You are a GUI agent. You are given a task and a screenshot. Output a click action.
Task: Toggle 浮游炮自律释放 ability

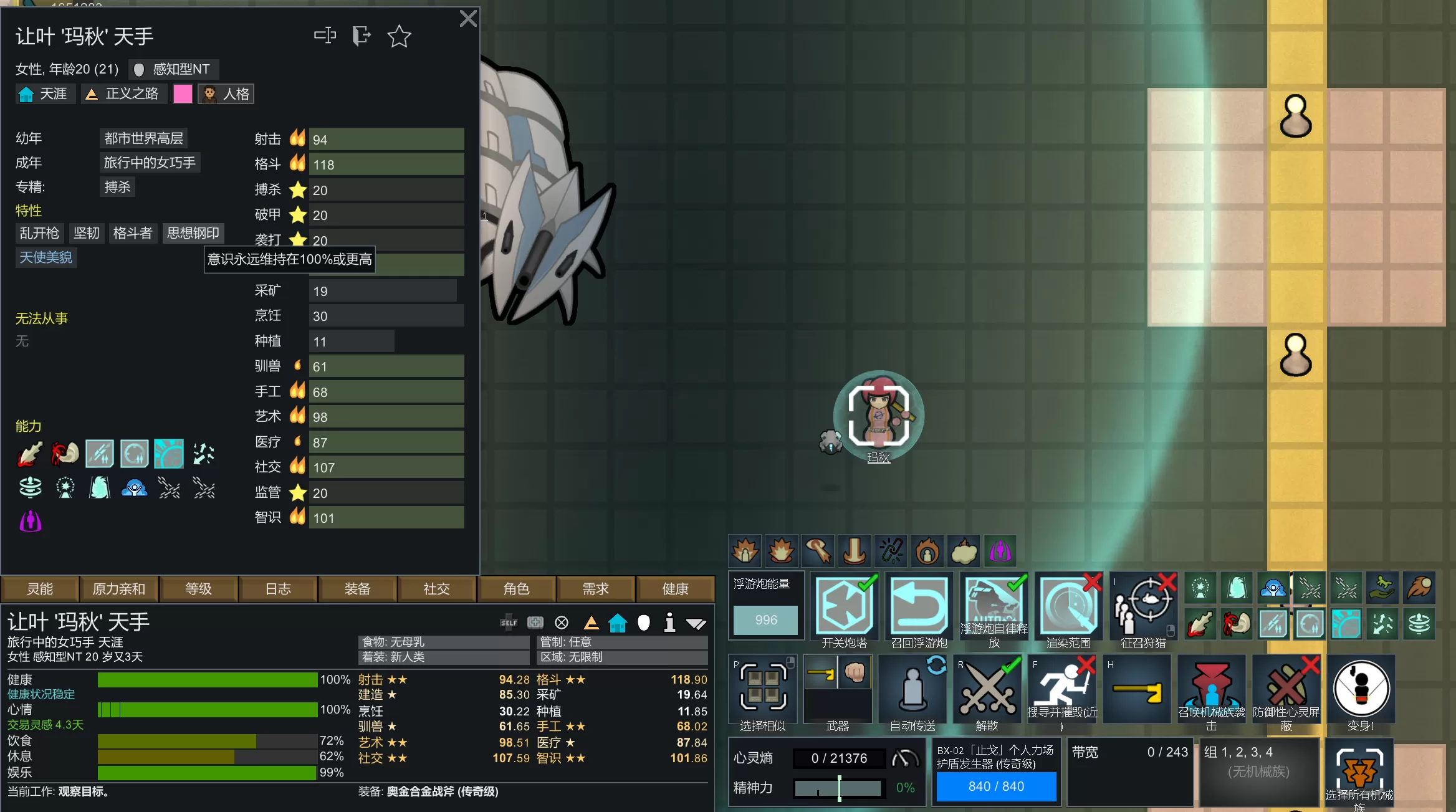tap(994, 606)
